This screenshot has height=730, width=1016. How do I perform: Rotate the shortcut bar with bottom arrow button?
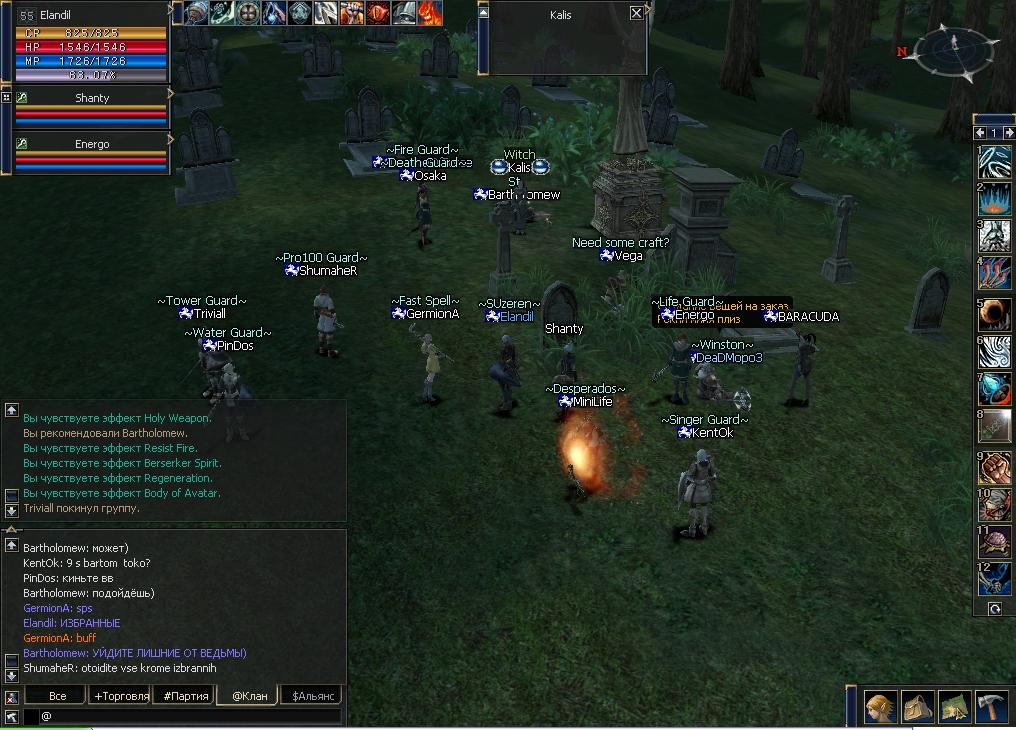(x=995, y=608)
